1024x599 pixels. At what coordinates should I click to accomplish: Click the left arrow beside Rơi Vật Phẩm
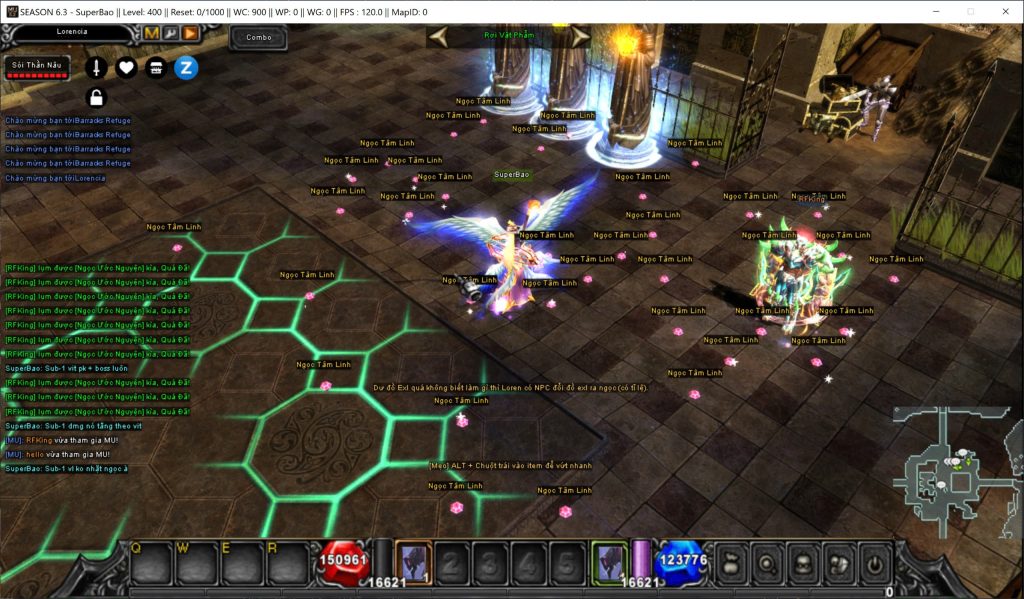point(438,36)
